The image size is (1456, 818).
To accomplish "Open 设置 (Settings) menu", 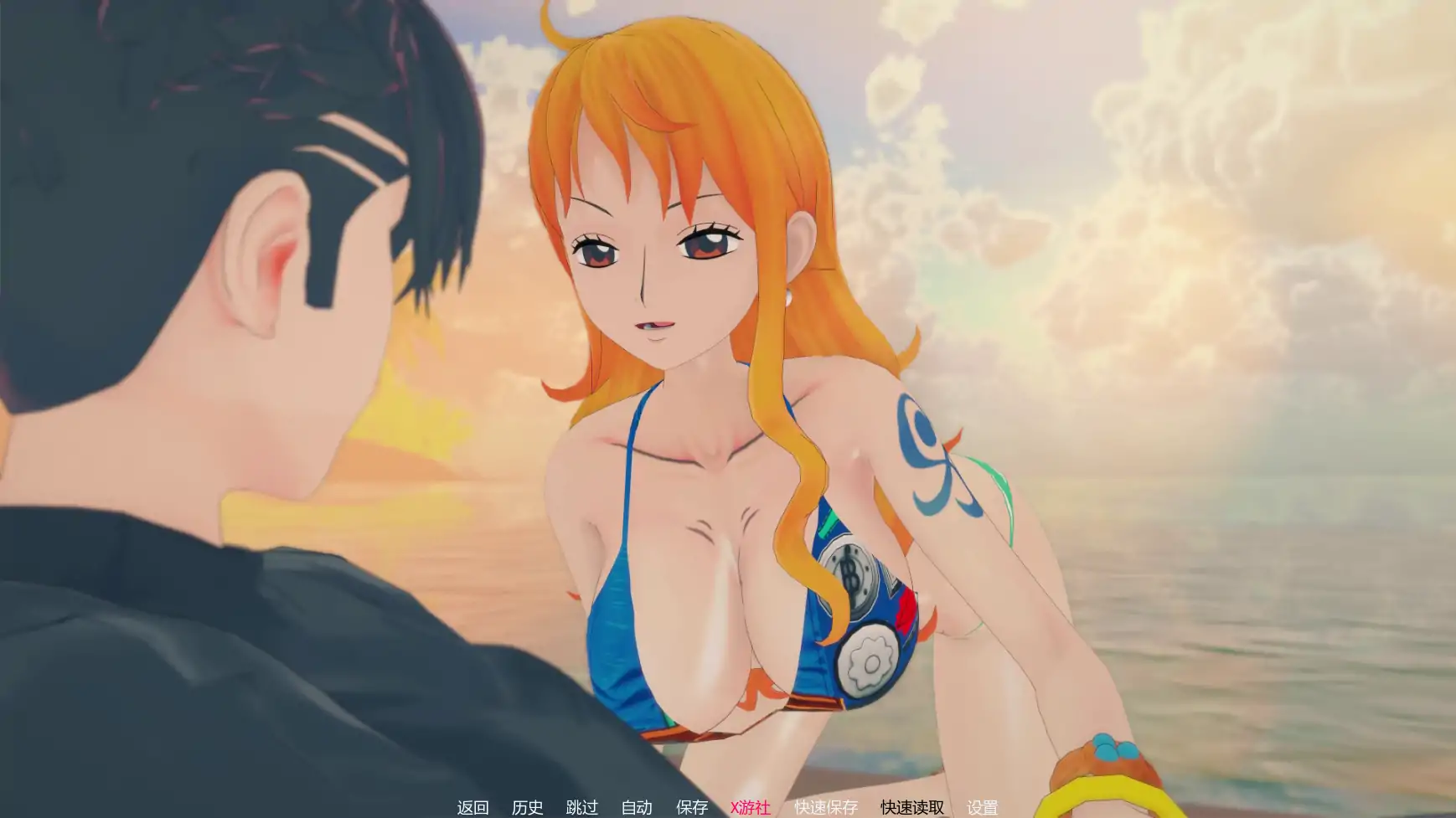I will pos(982,807).
